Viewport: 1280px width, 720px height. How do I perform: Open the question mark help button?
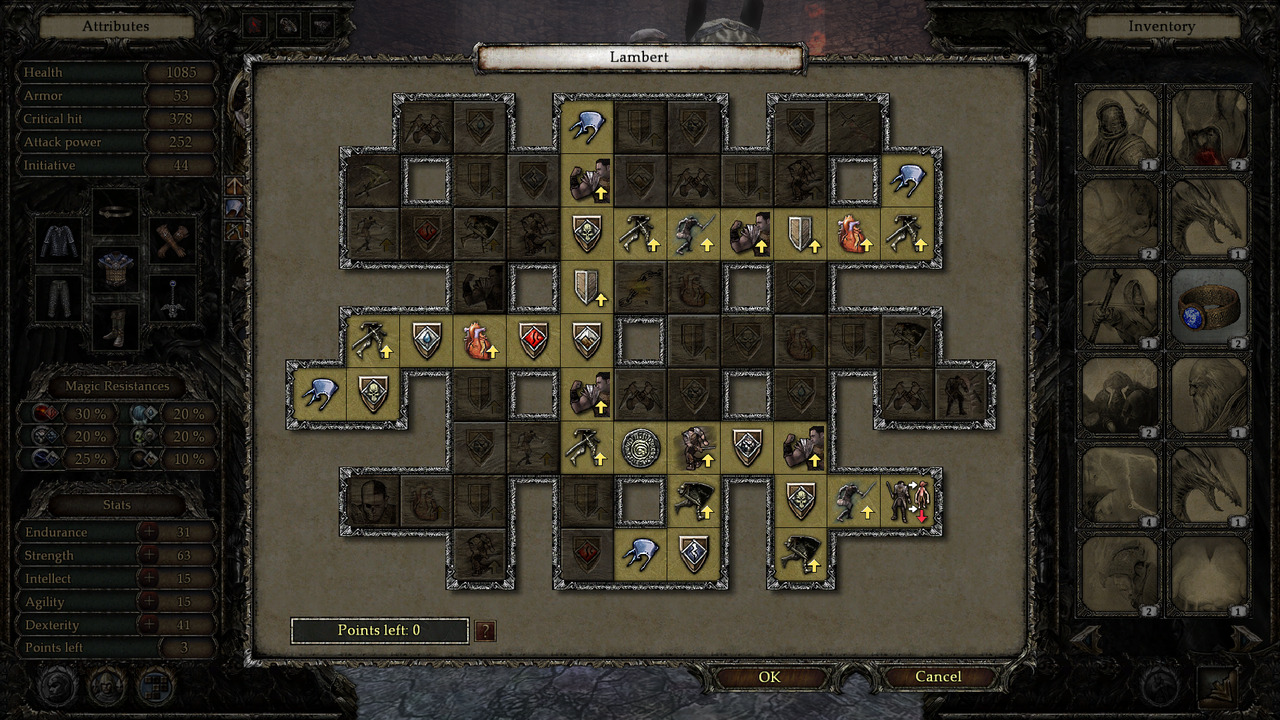[485, 631]
